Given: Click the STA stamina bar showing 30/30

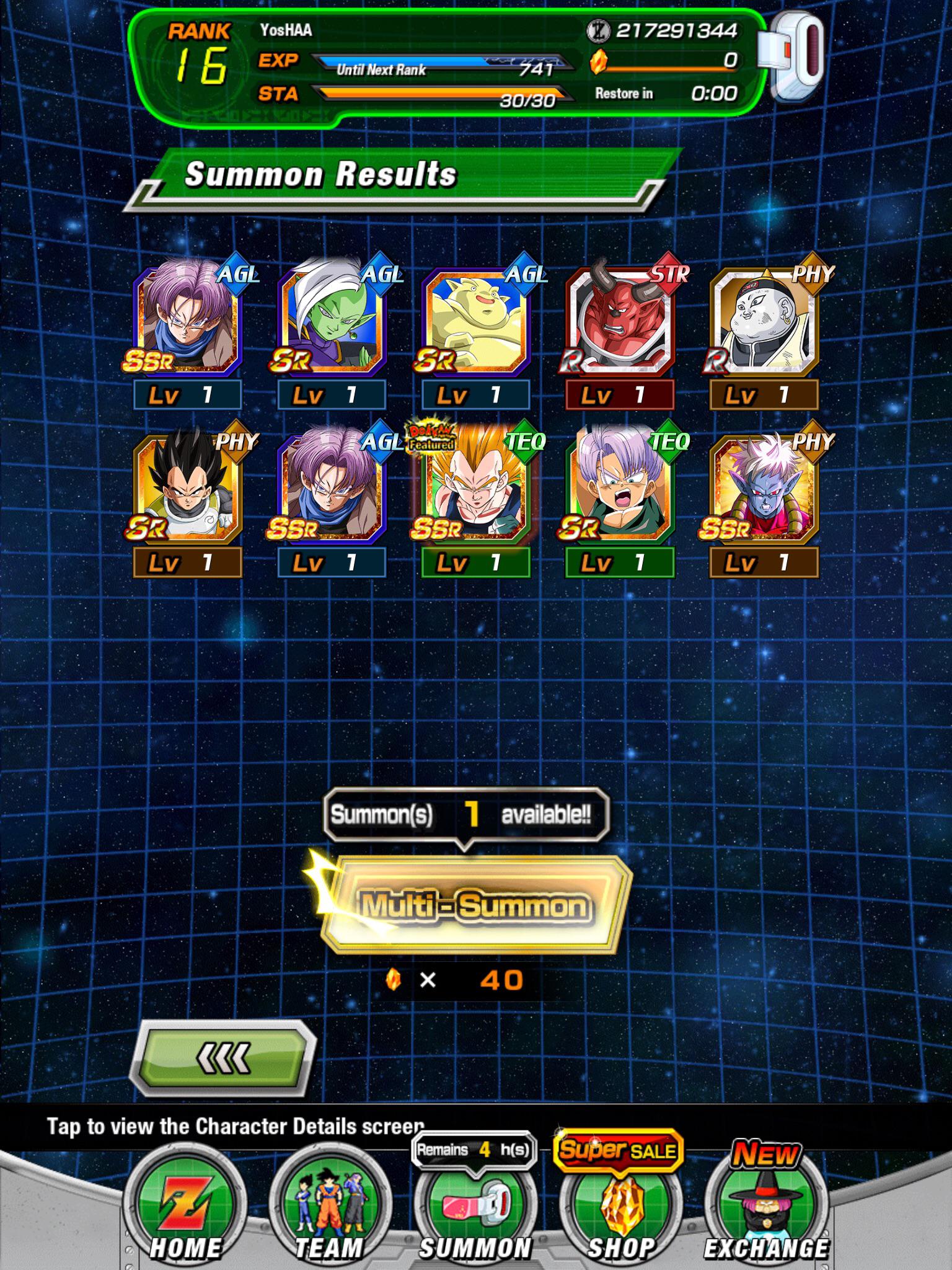Looking at the screenshot, I should (x=440, y=93).
